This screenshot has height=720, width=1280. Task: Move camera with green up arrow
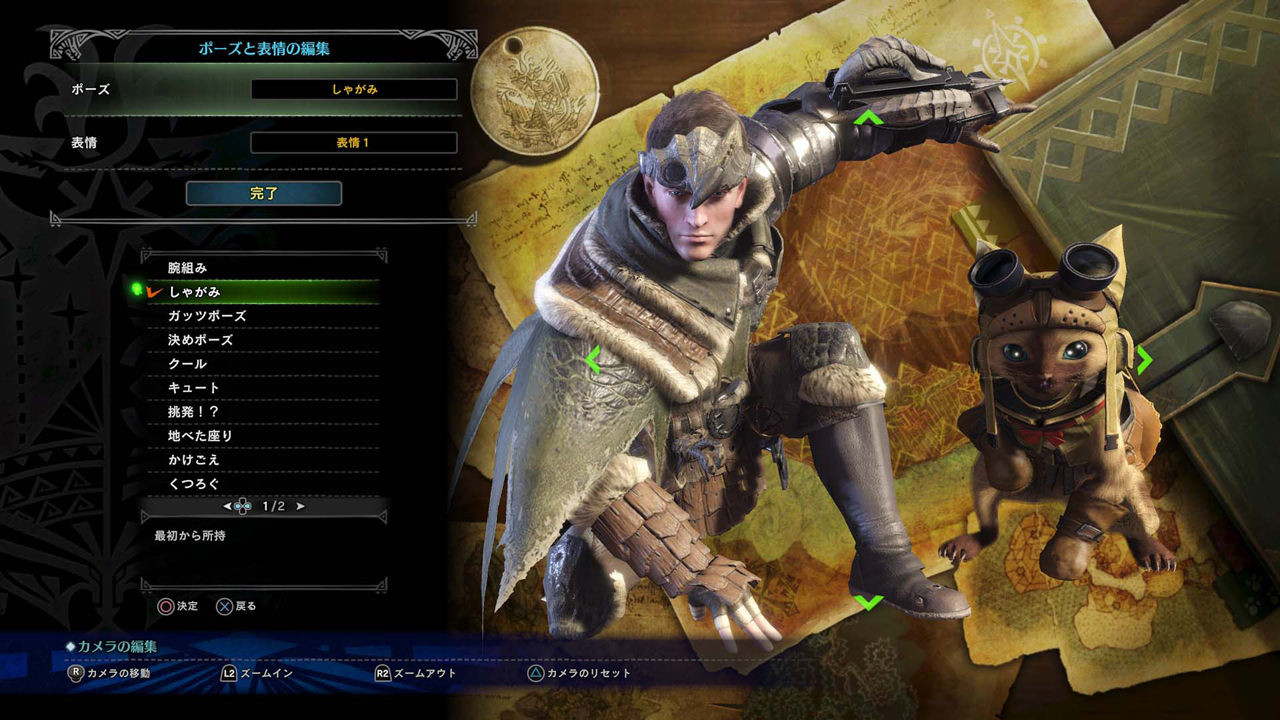coord(868,118)
